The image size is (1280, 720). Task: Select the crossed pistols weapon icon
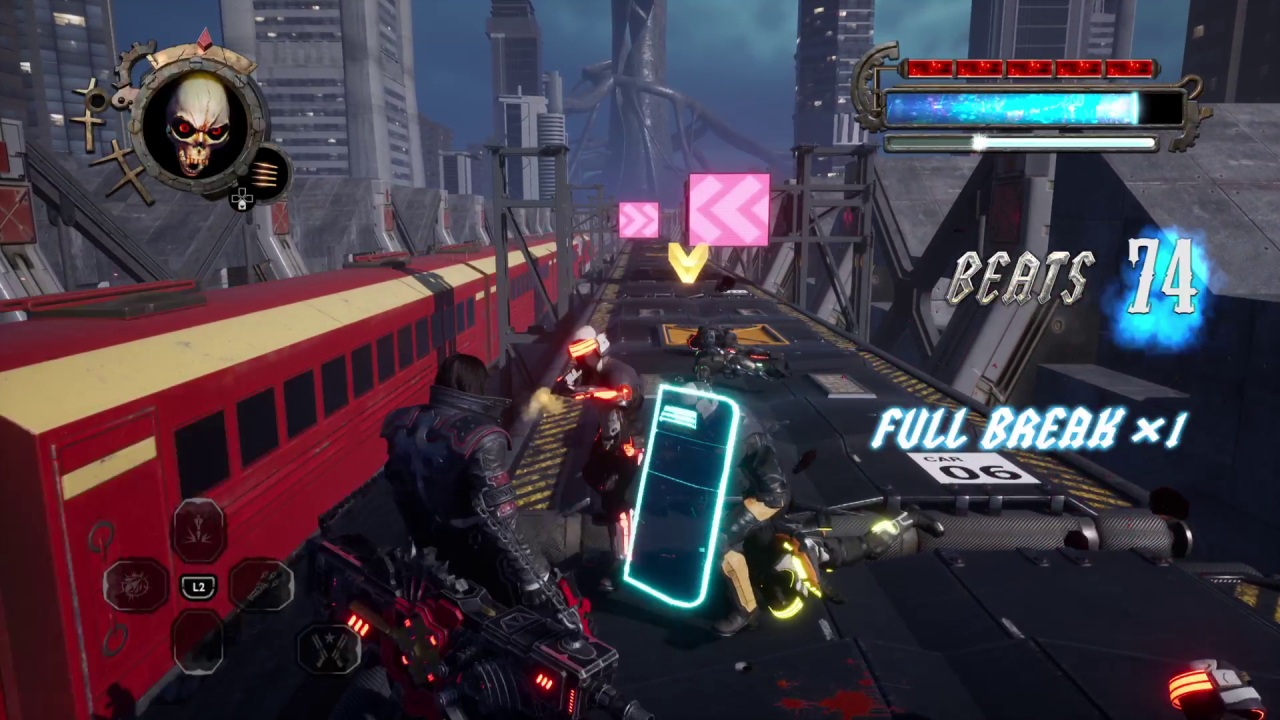[x=329, y=646]
